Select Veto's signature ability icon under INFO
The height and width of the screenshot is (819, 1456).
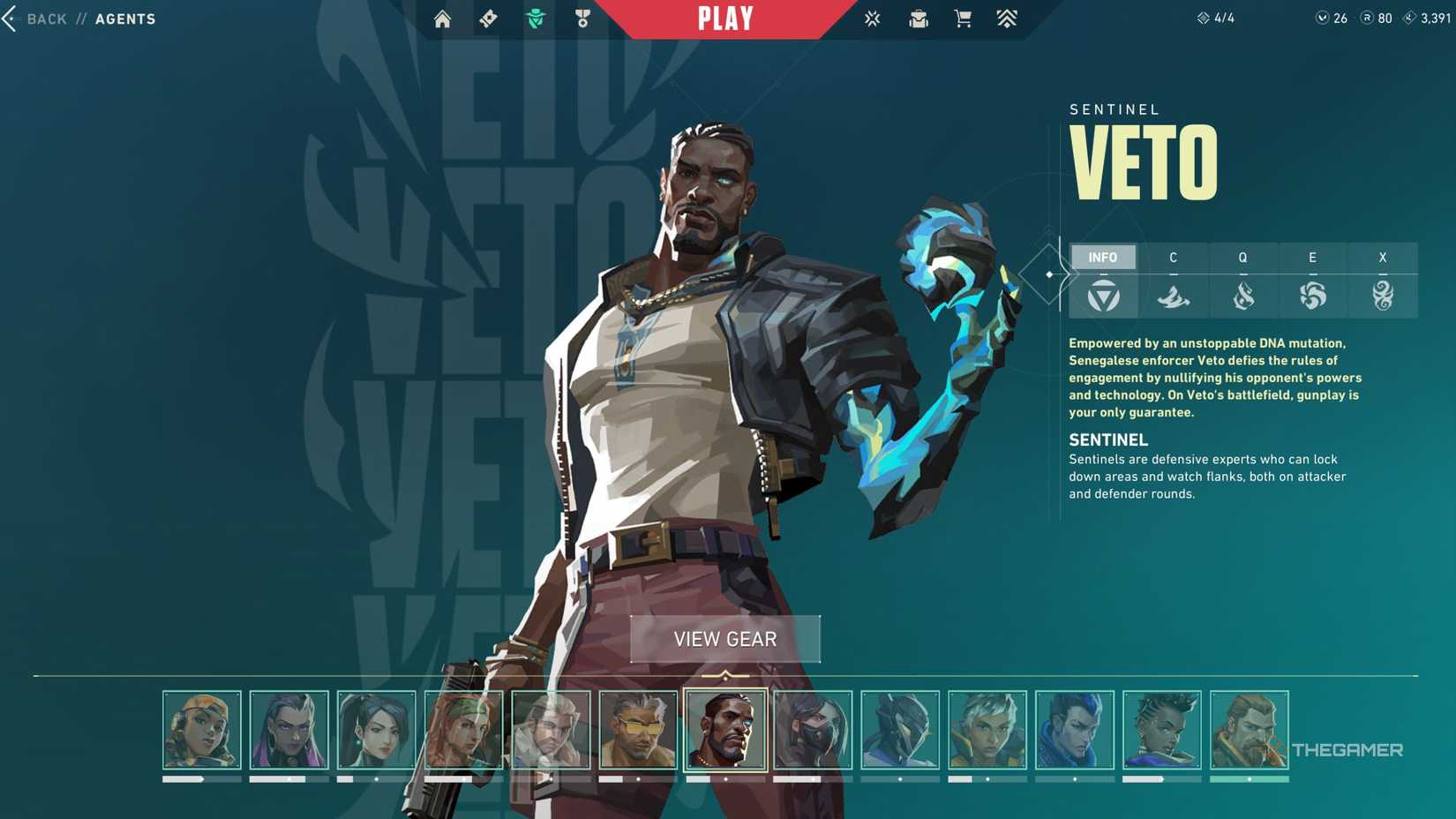pyautogui.click(x=1104, y=297)
